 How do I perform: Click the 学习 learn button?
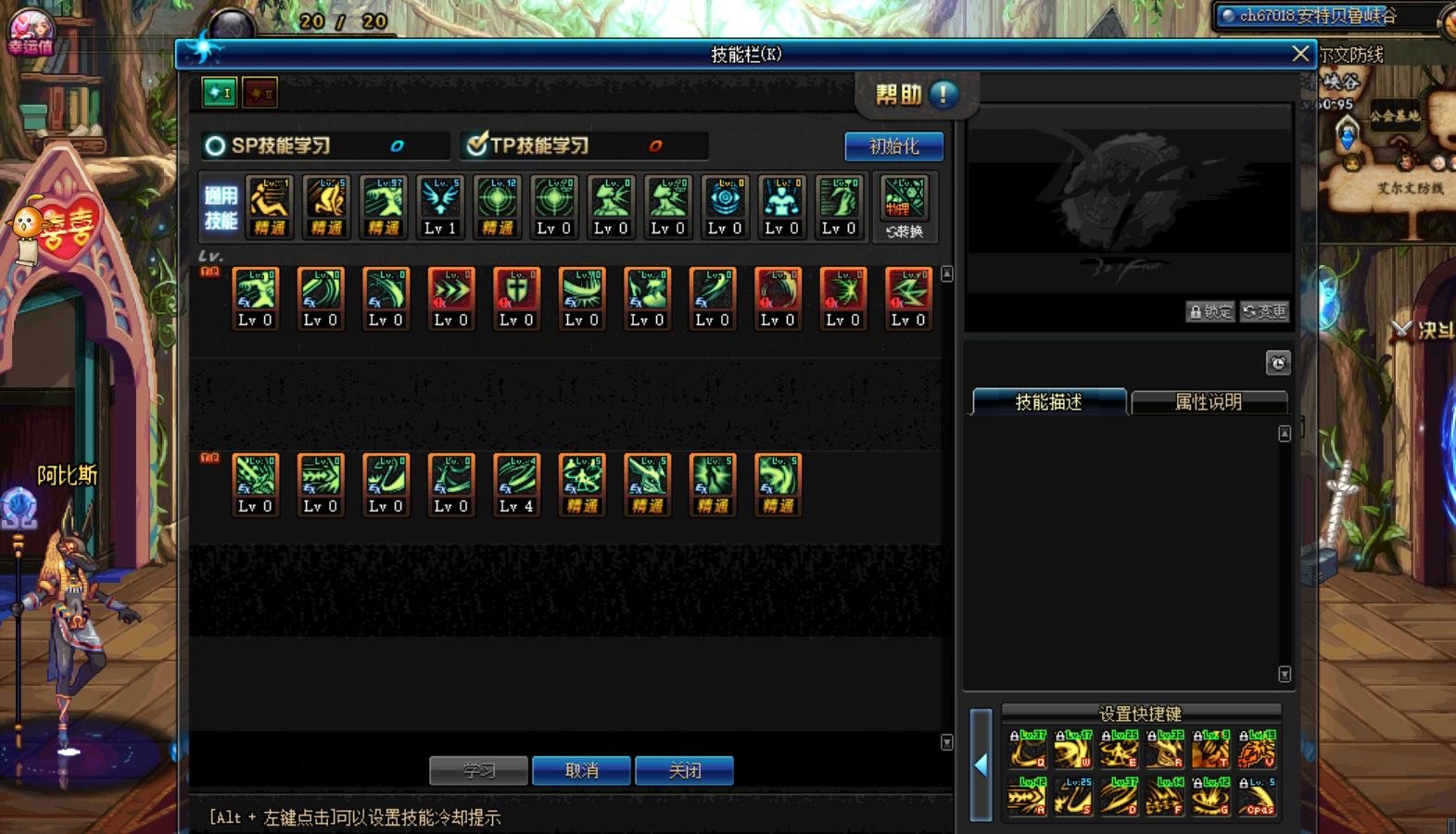point(478,770)
